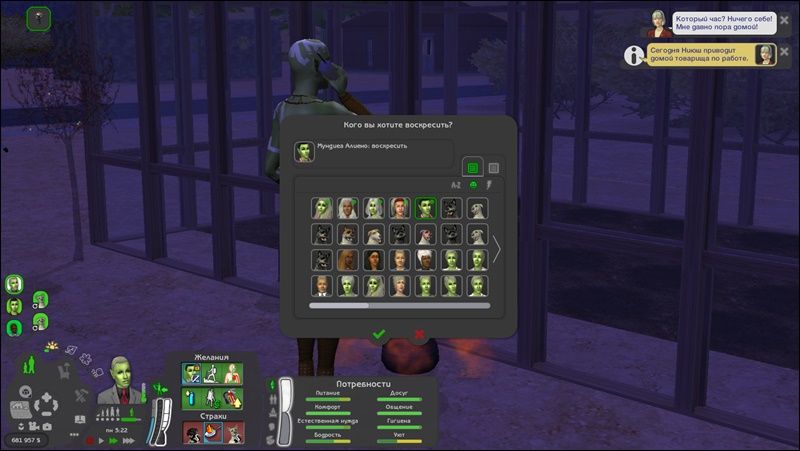Viewport: 800px width, 451px height.
Task: Set game speed to normal play
Action: click(x=100, y=439)
